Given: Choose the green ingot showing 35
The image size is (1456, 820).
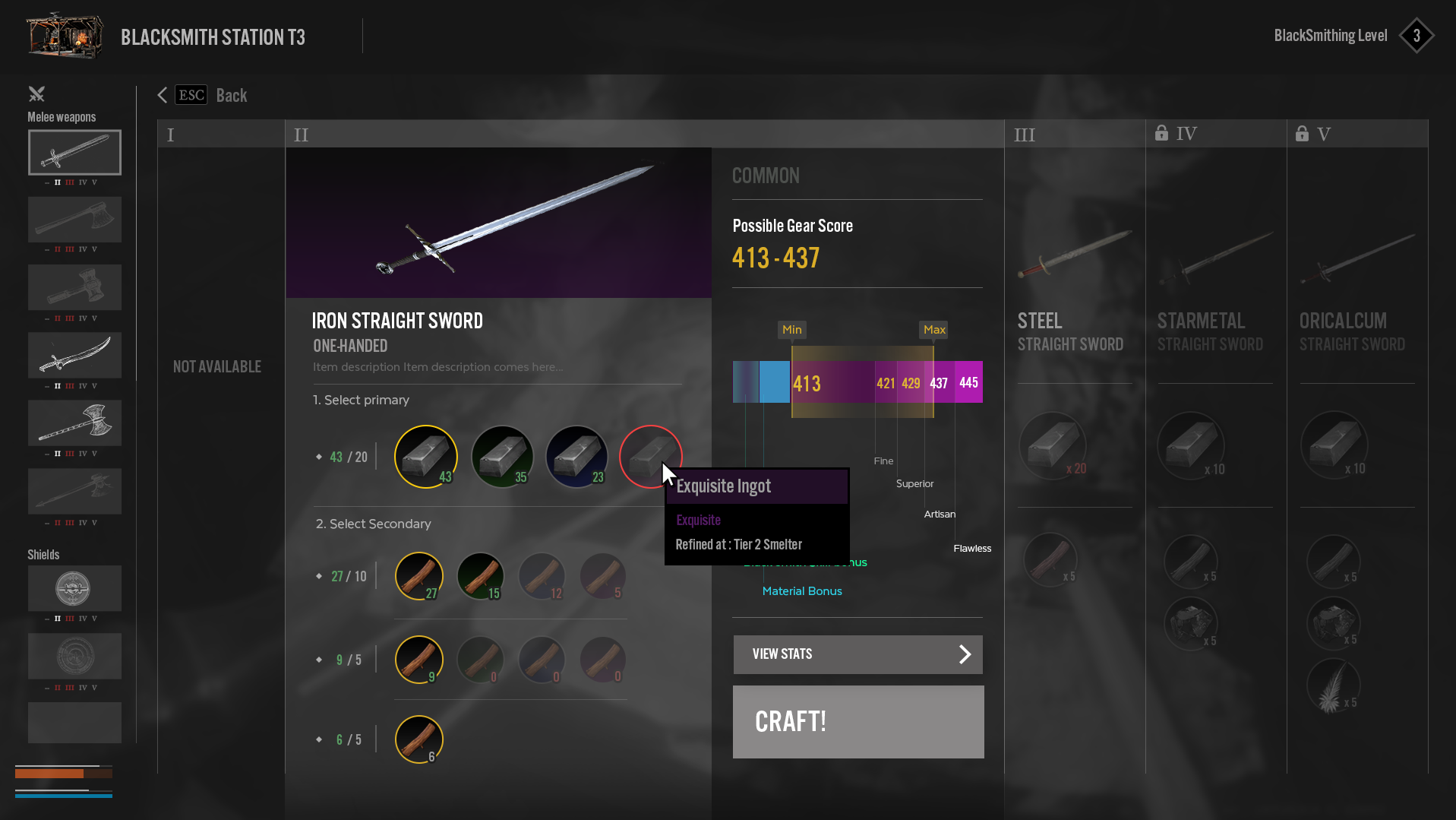Looking at the screenshot, I should click(502, 456).
